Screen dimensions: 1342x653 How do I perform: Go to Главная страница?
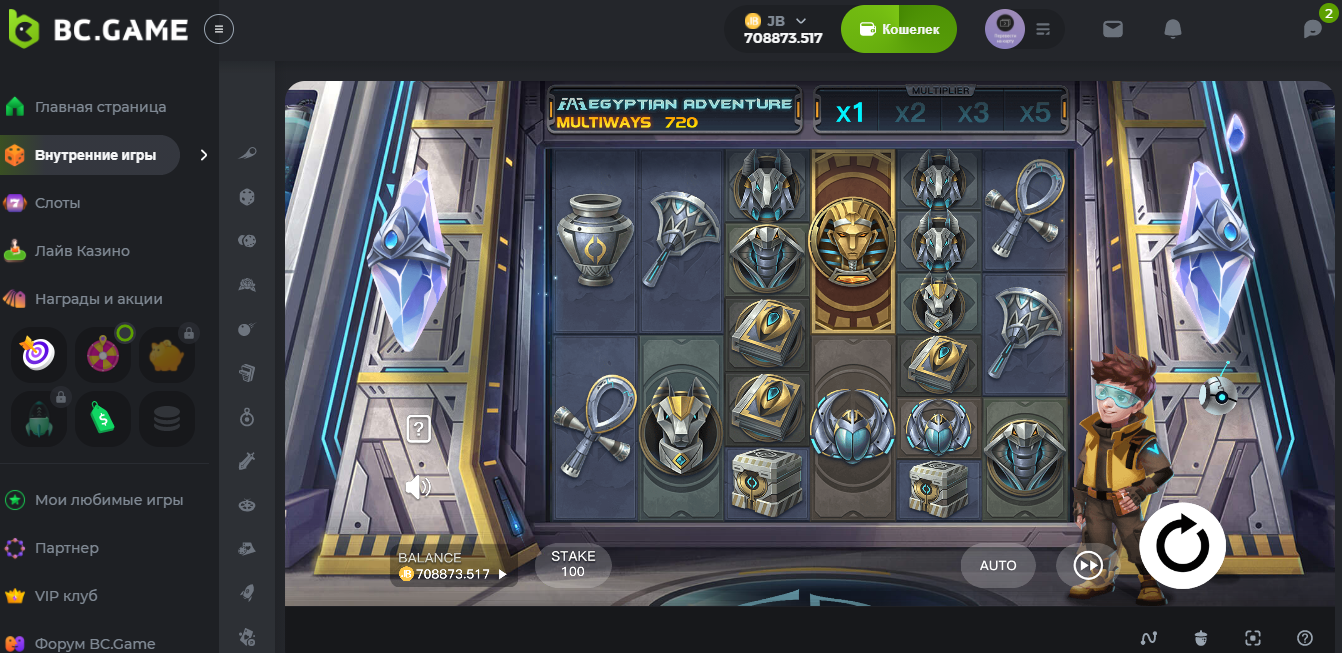pos(100,107)
